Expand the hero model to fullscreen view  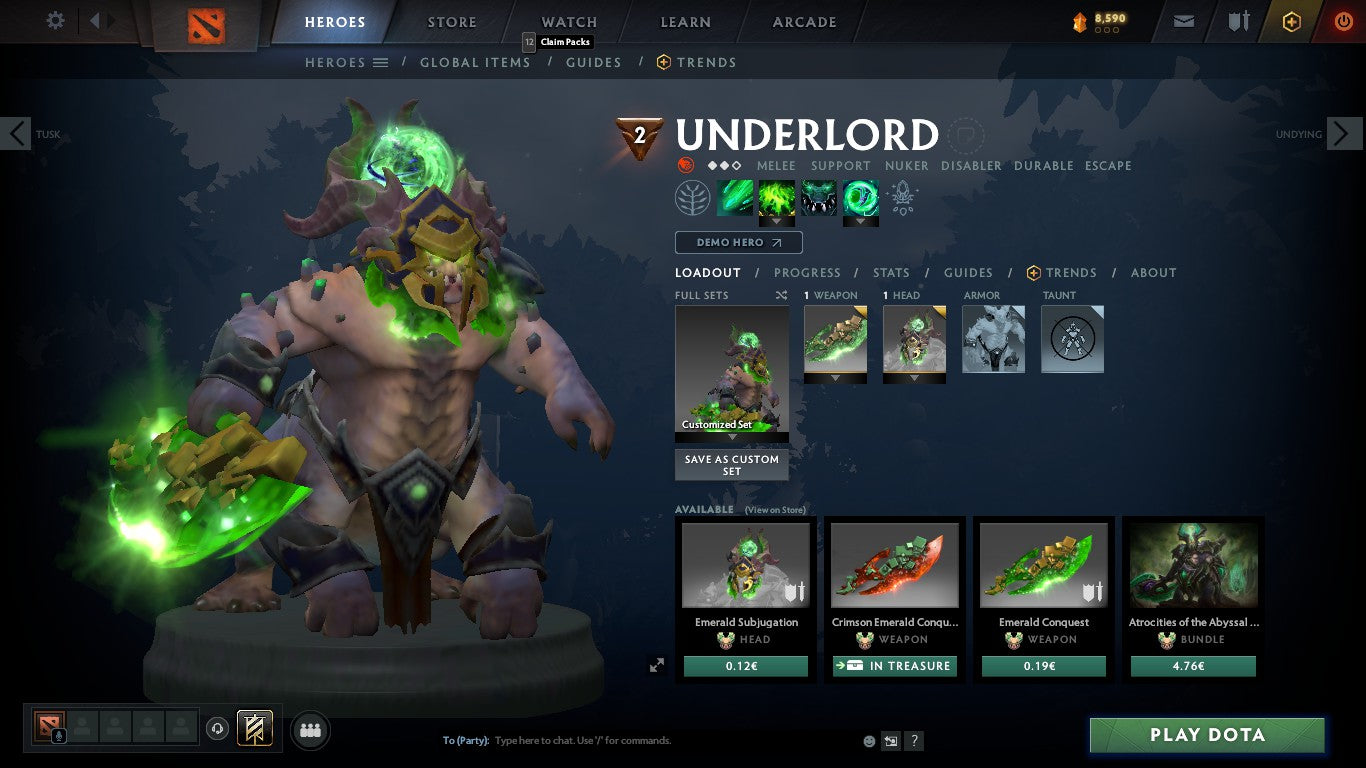[x=657, y=663]
